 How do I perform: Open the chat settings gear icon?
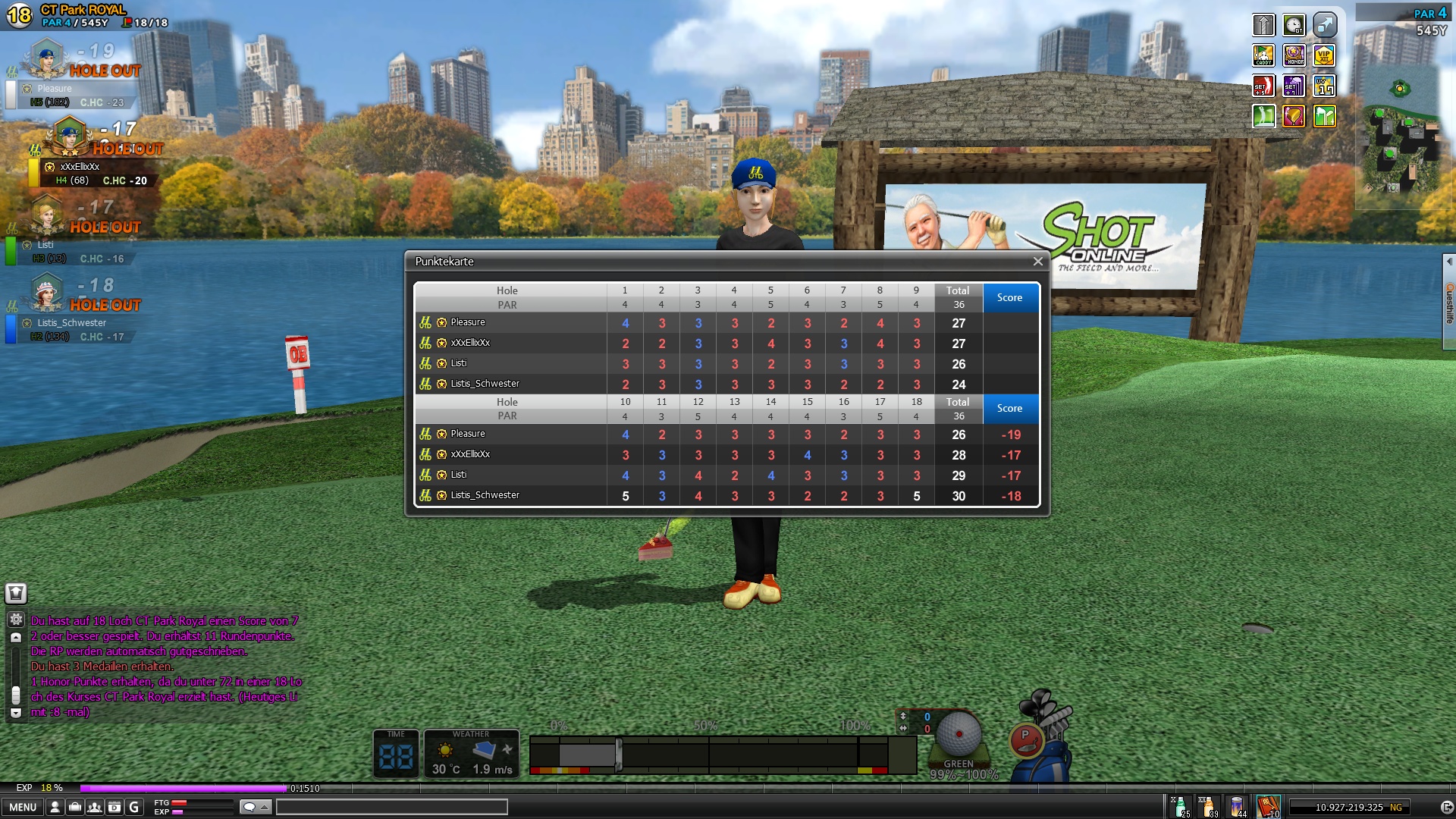click(16, 620)
